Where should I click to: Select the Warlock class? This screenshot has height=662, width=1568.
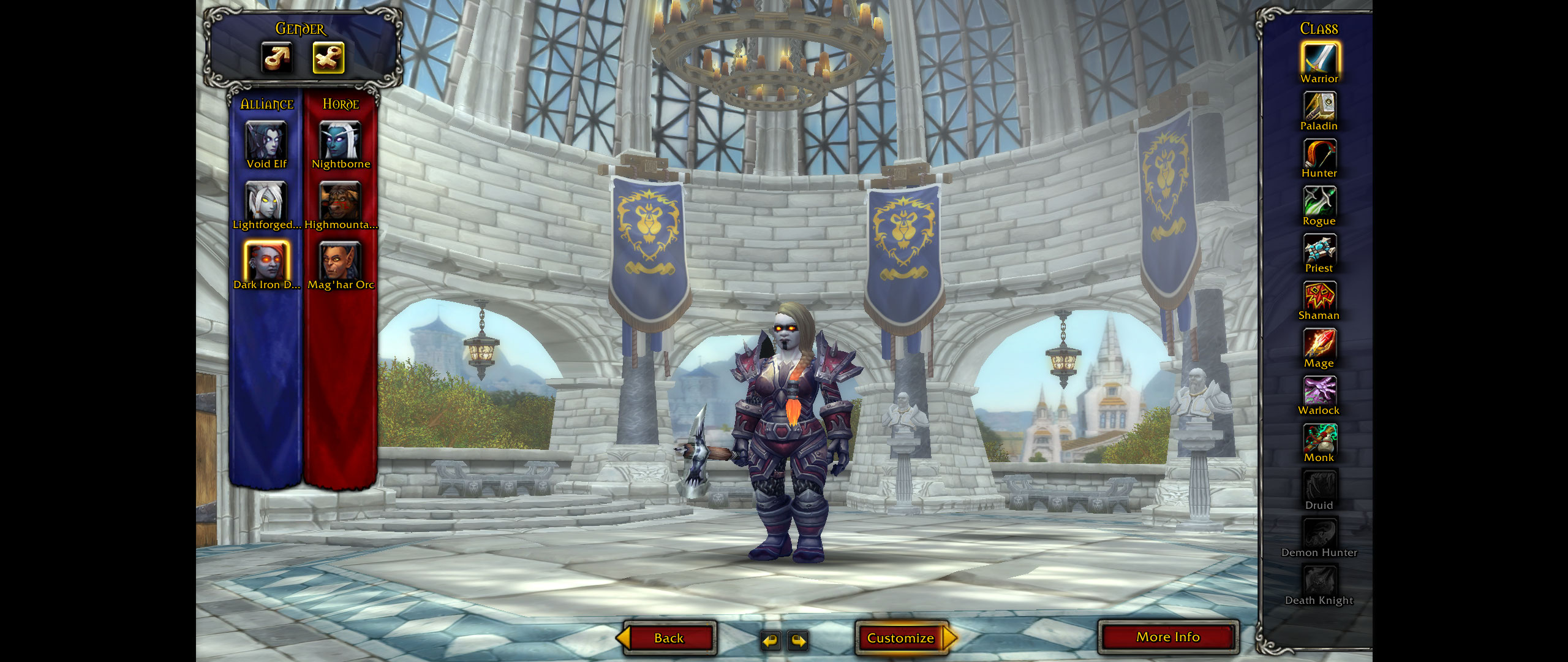[1319, 391]
